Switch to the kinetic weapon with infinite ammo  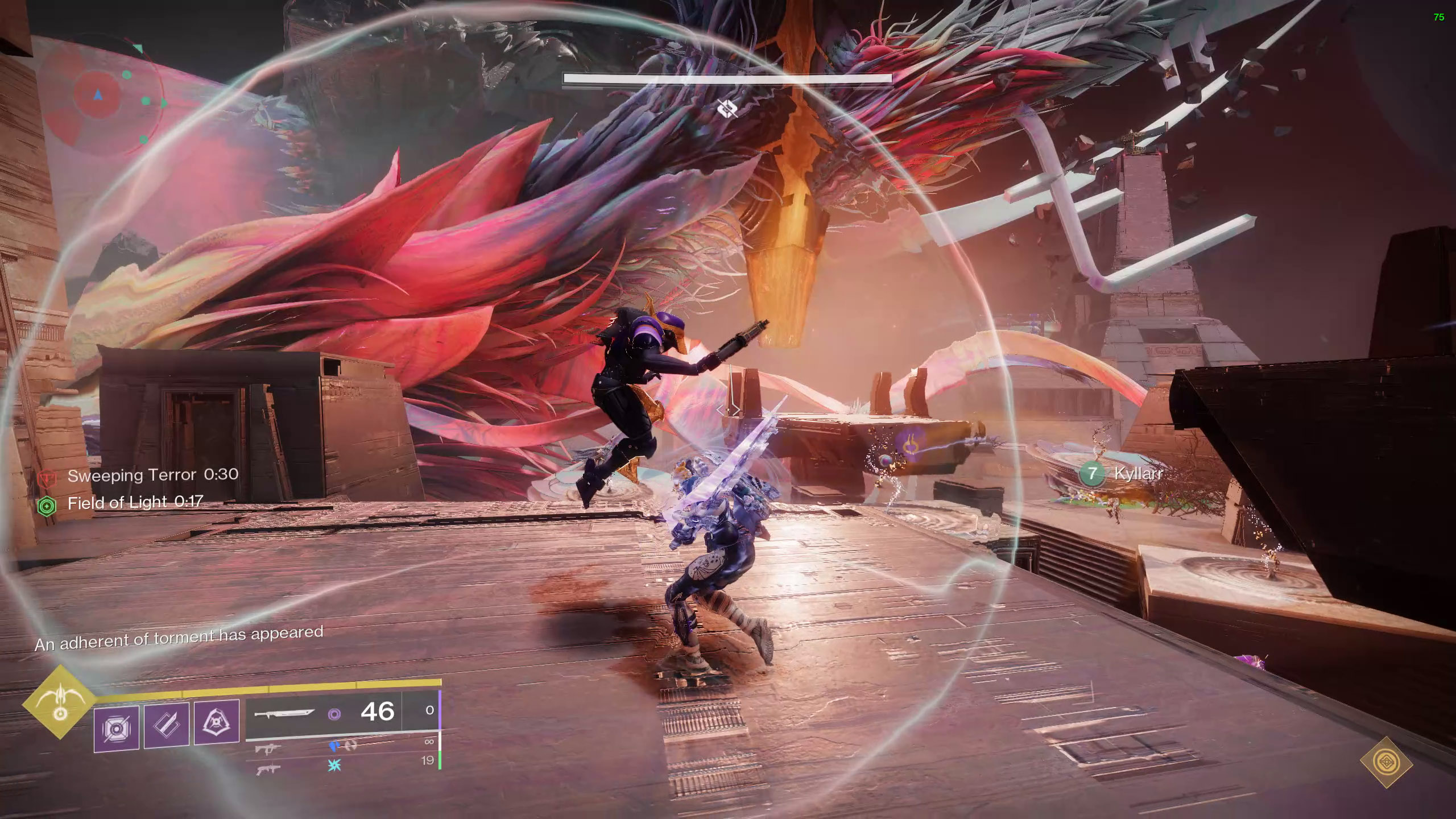(x=267, y=748)
